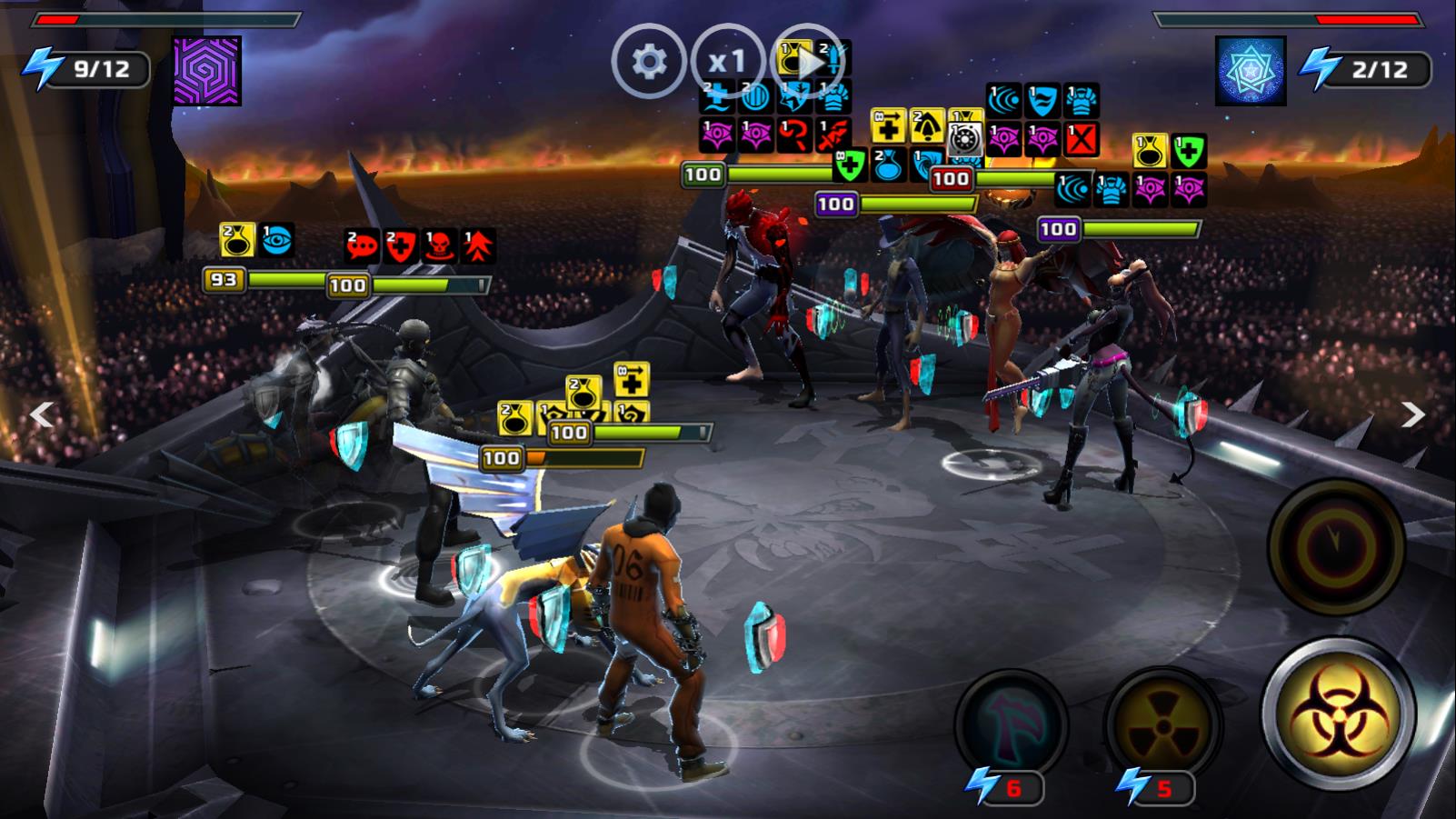Toggle the x1 battle speed button
This screenshot has width=1456, height=819.
pos(727,61)
